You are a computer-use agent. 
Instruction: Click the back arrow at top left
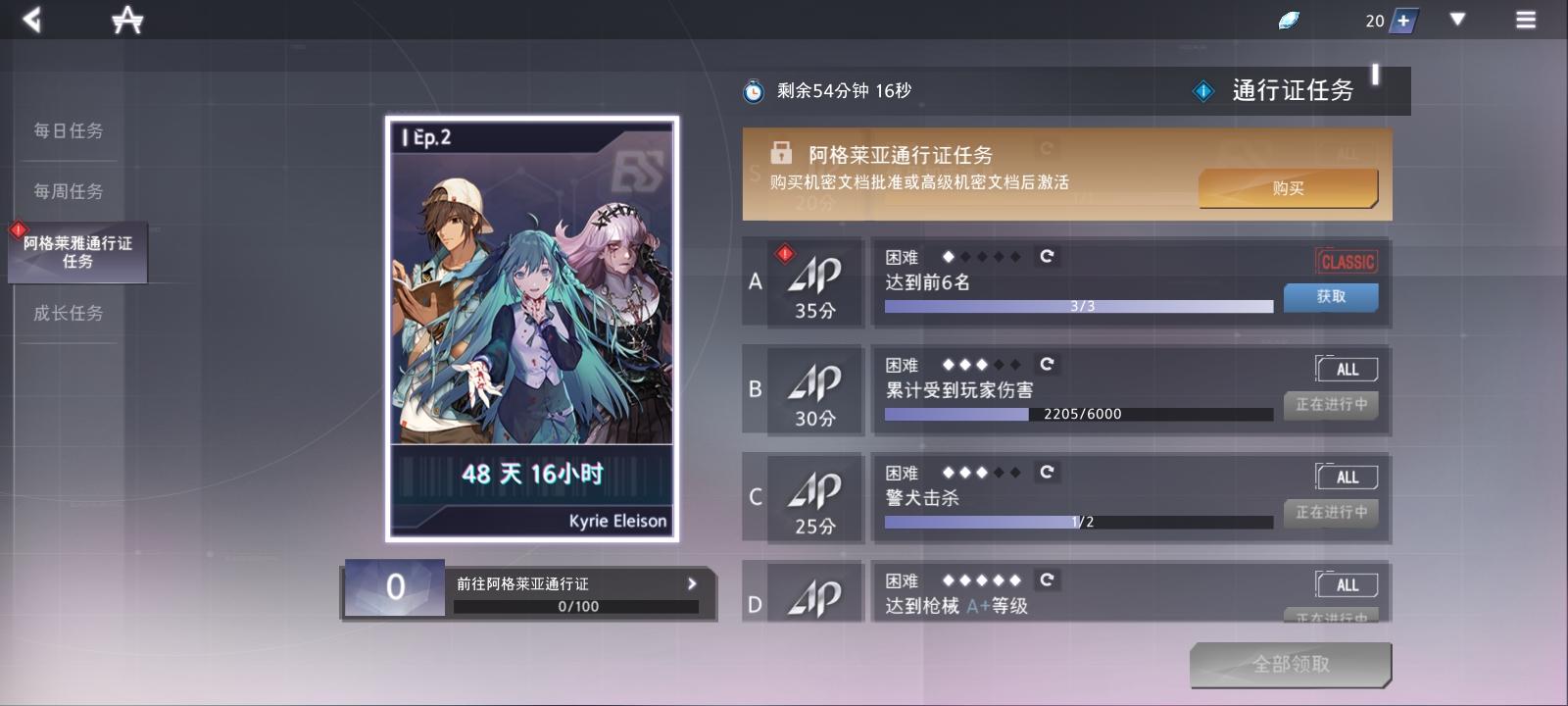pyautogui.click(x=32, y=18)
